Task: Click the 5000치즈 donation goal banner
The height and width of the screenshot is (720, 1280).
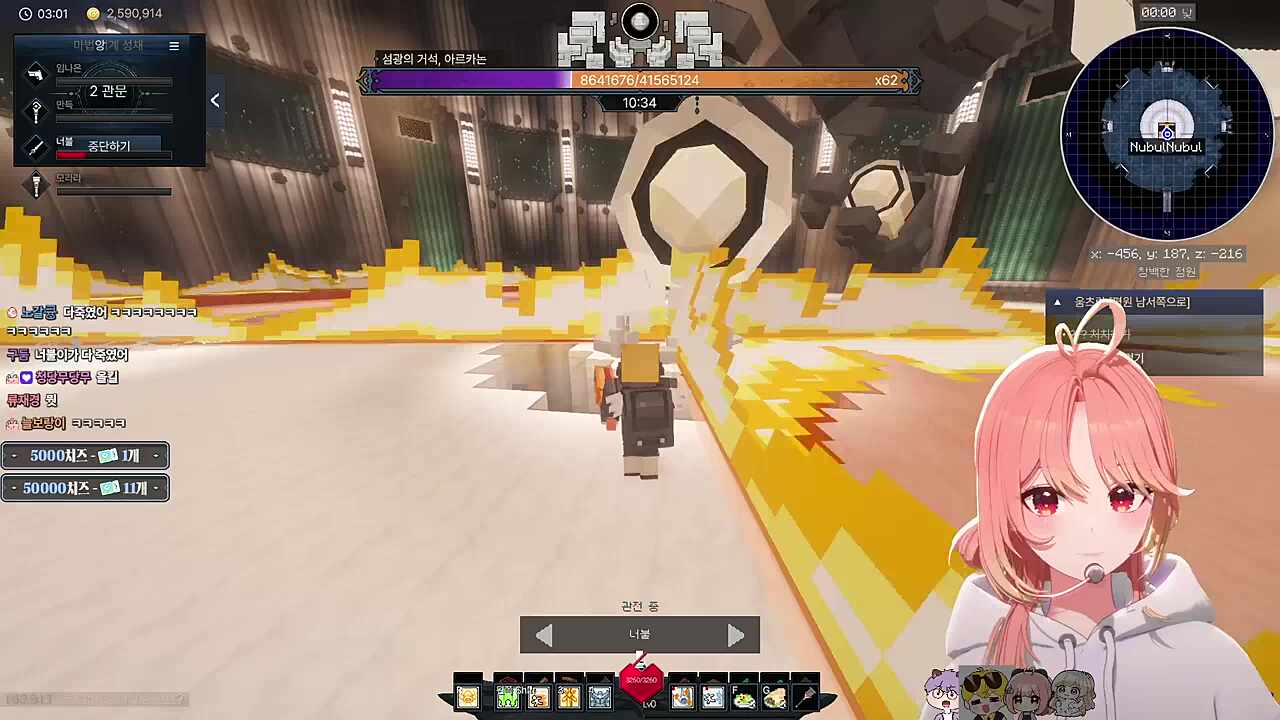Action: [x=85, y=456]
